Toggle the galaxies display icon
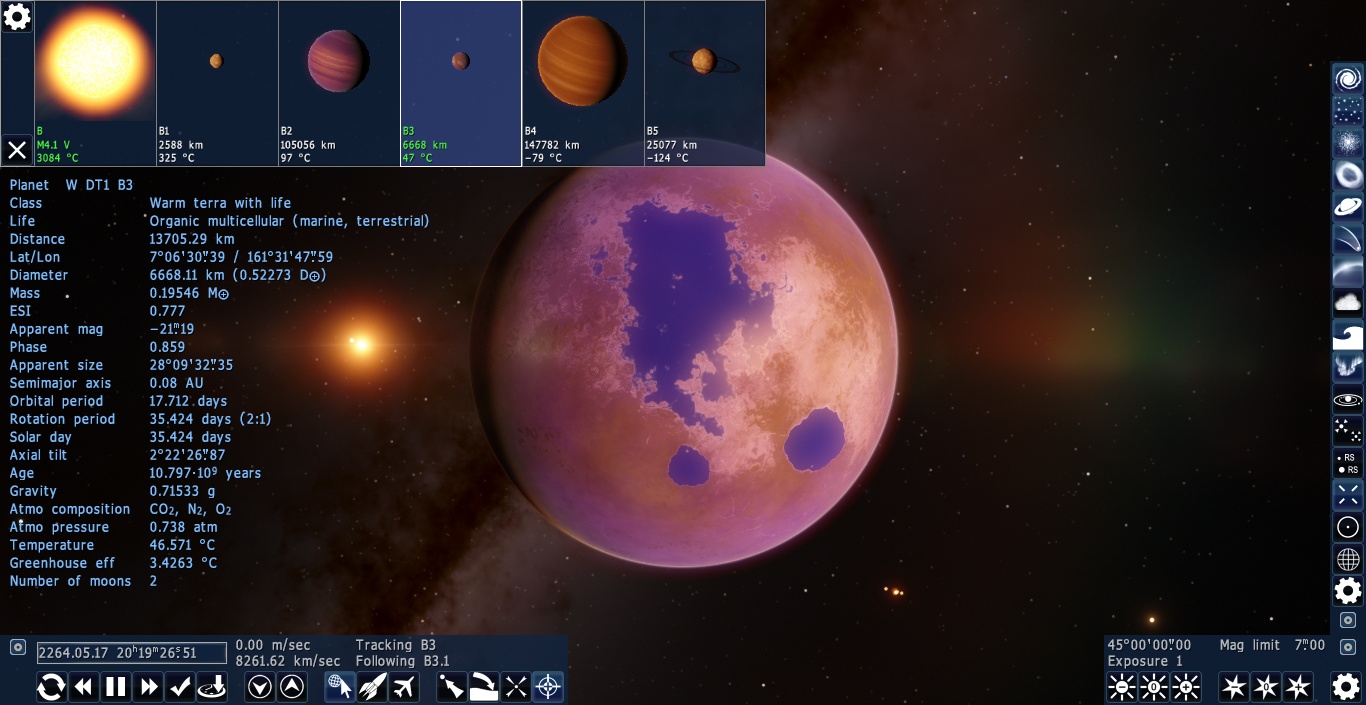 (1348, 79)
